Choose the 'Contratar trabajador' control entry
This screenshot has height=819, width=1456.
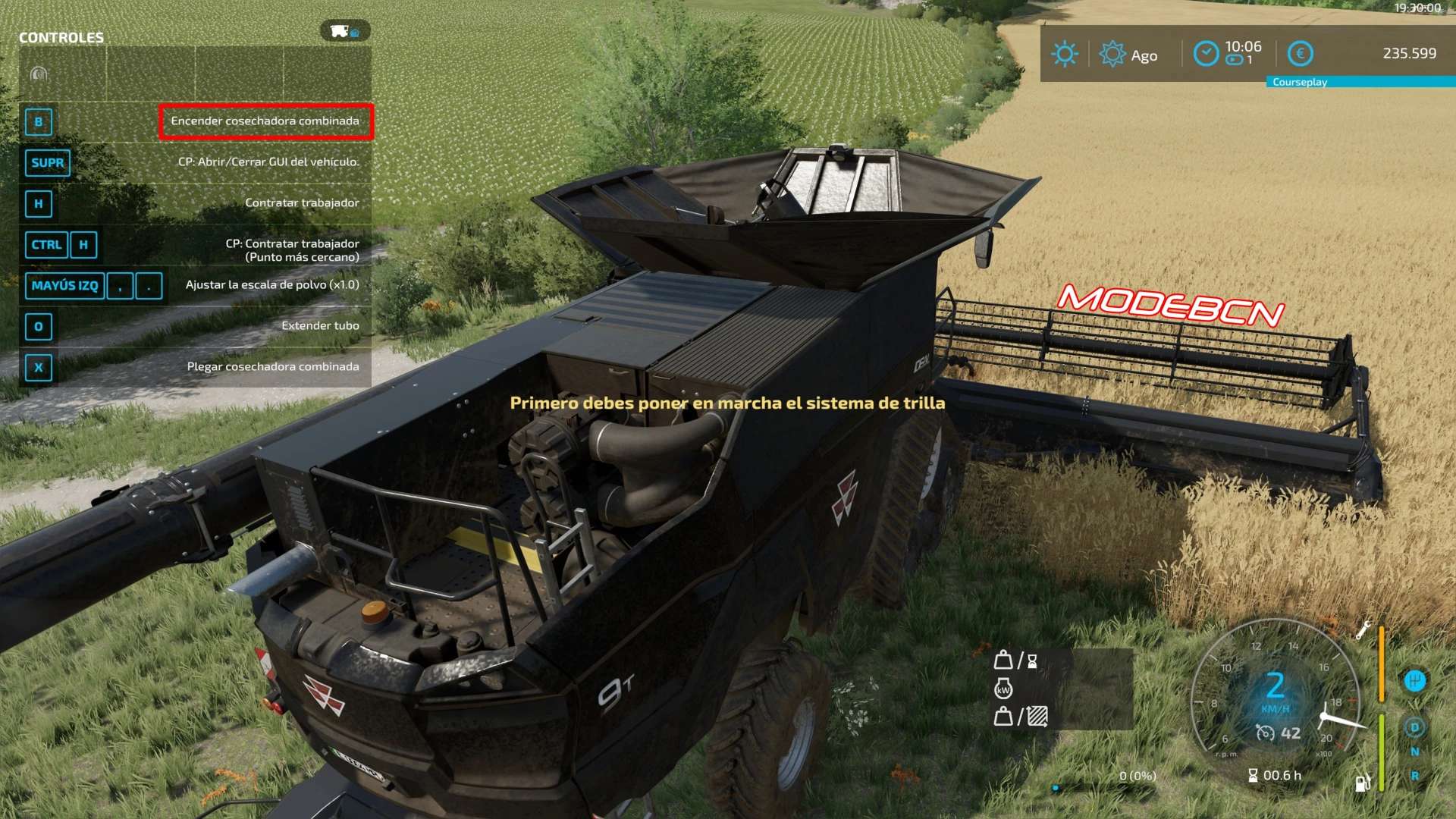pos(302,203)
